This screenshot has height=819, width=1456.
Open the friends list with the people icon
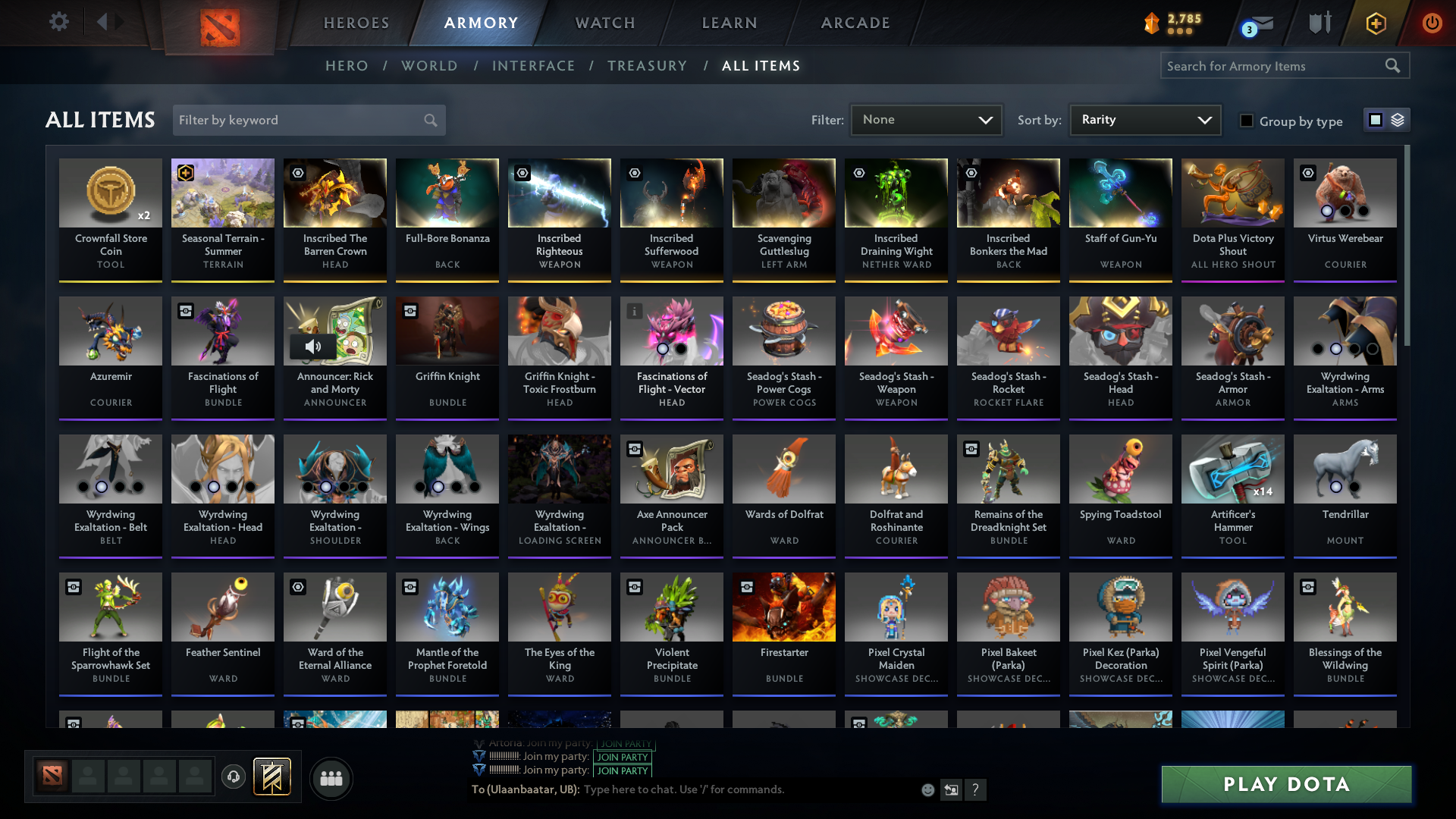tap(330, 777)
